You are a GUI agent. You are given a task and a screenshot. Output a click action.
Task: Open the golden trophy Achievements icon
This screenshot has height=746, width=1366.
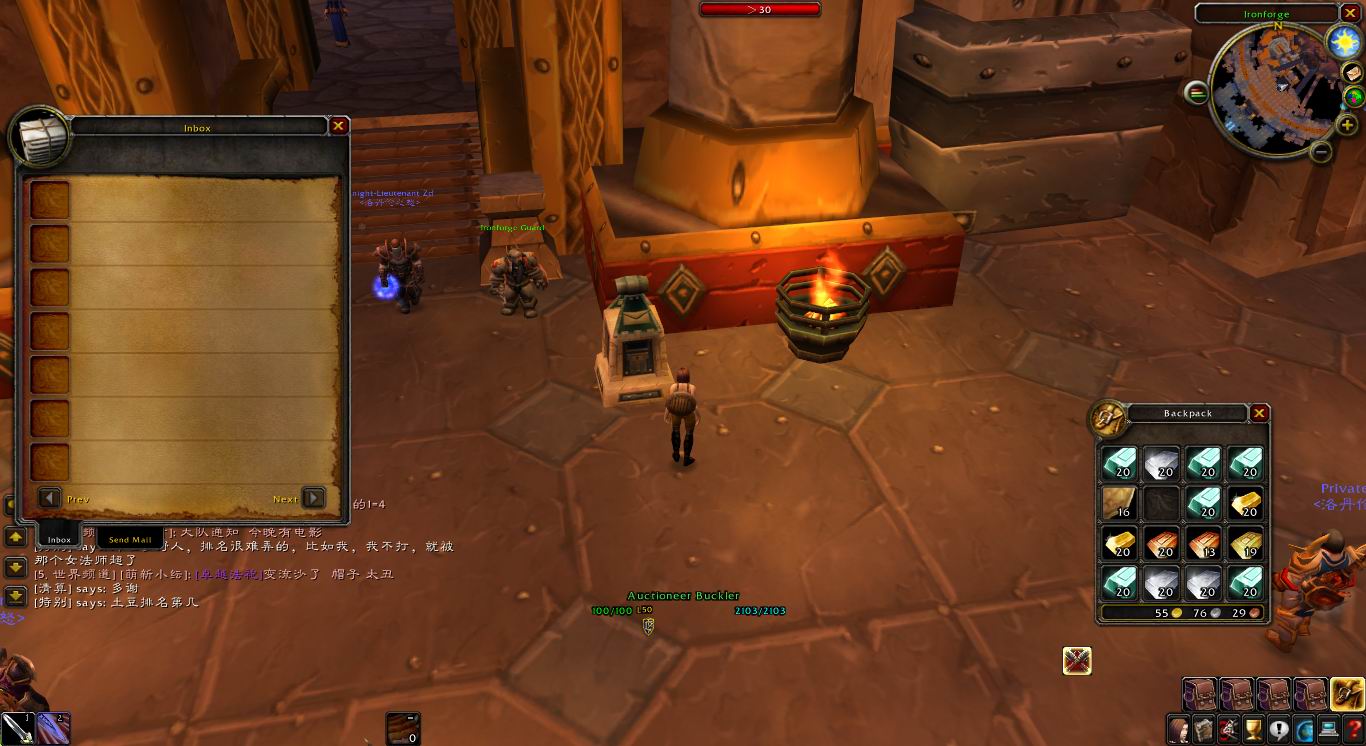[x=1253, y=729]
